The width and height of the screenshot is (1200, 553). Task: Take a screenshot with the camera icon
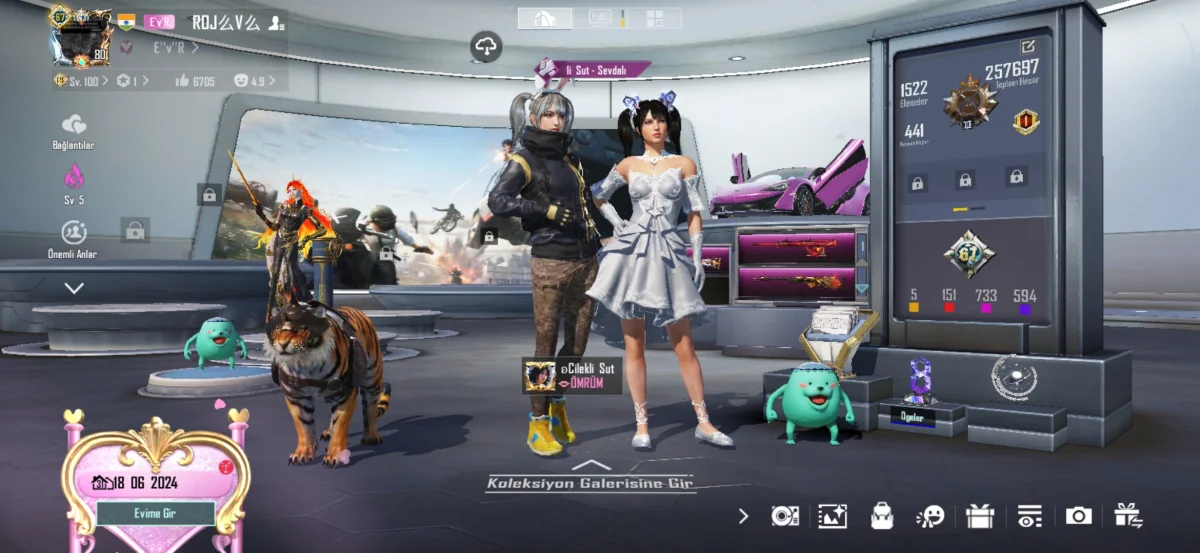pyautogui.click(x=1078, y=516)
